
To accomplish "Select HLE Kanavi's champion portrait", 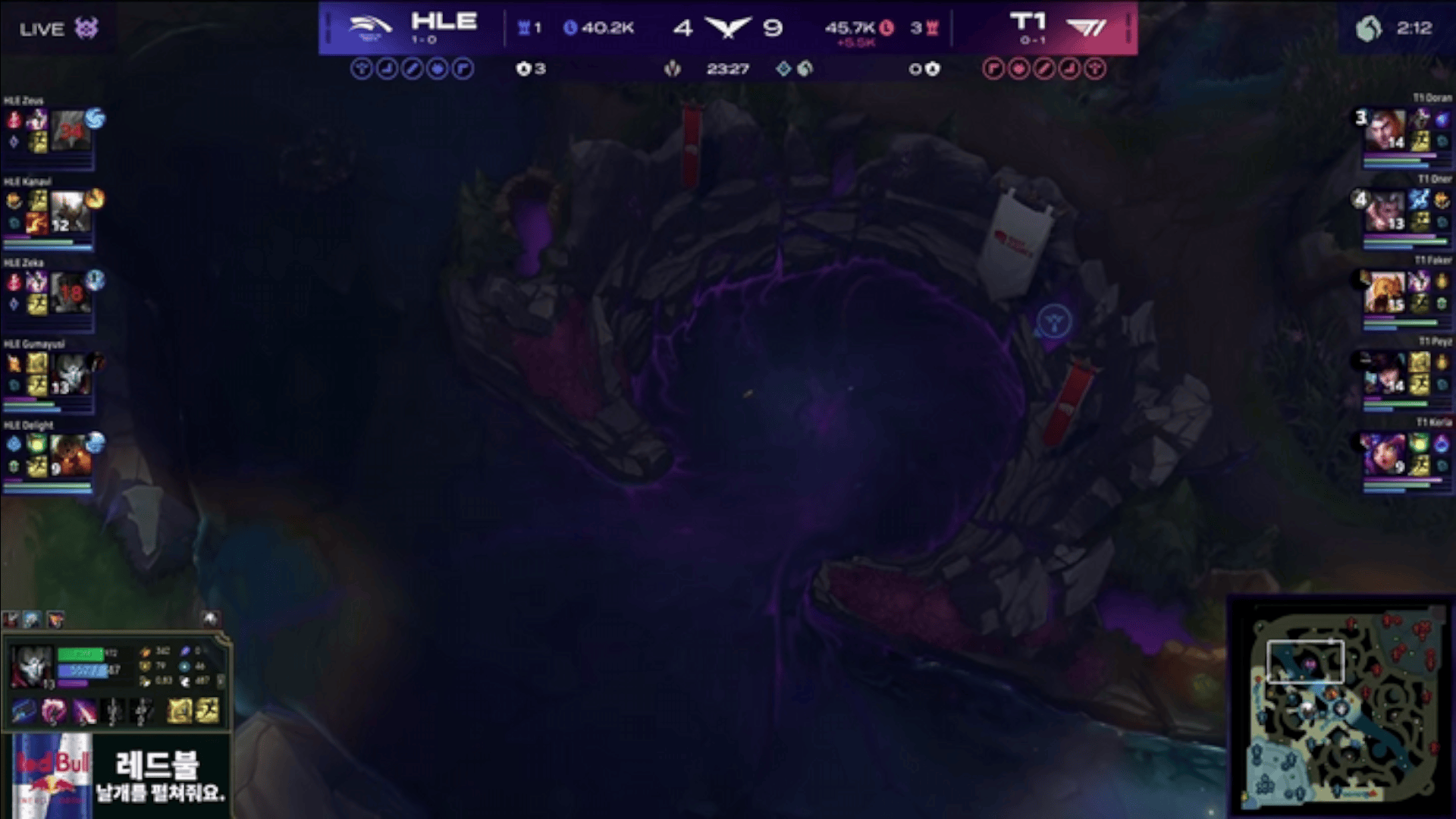I will coord(71,212).
